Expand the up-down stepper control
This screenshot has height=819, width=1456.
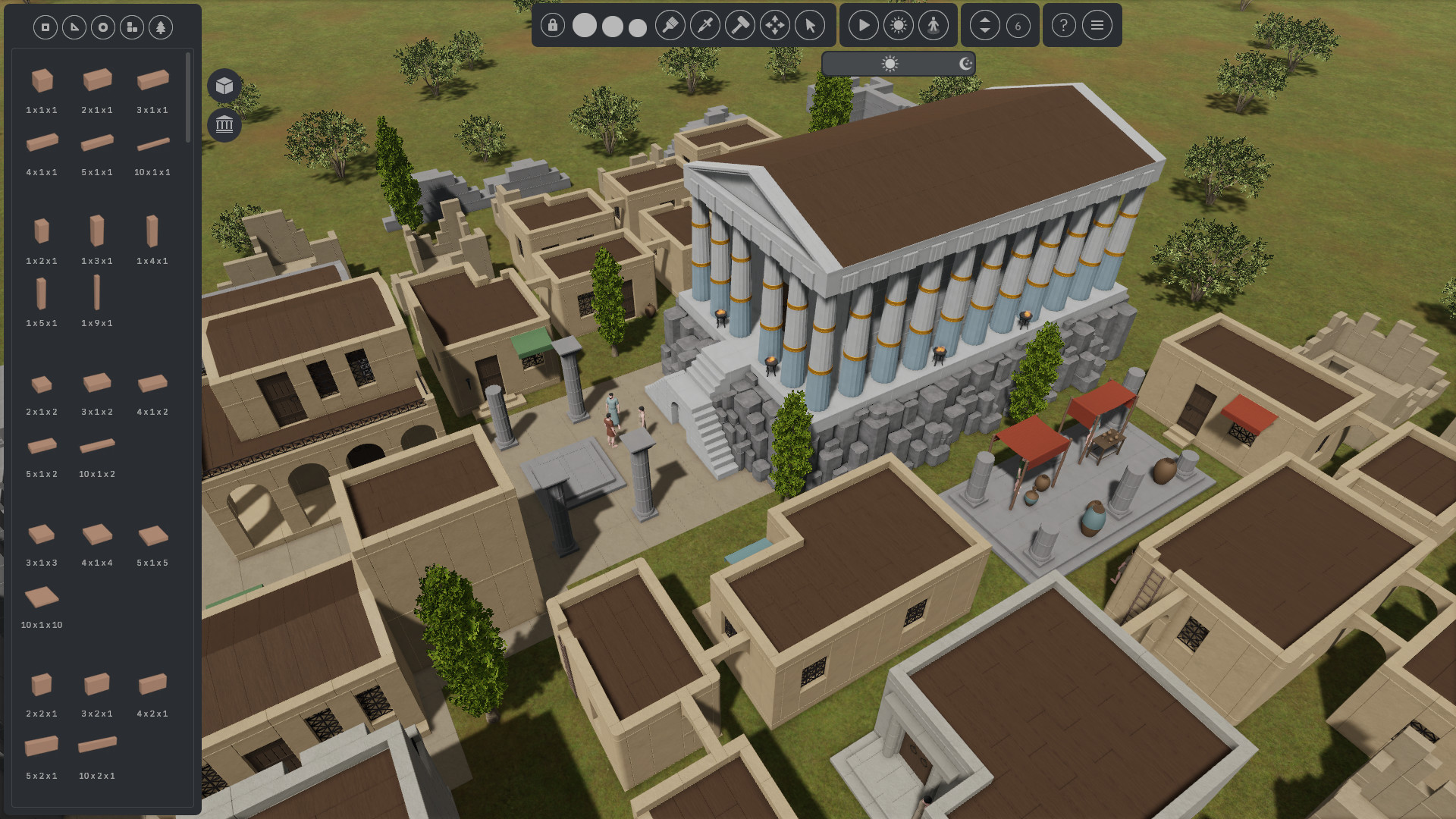point(984,25)
